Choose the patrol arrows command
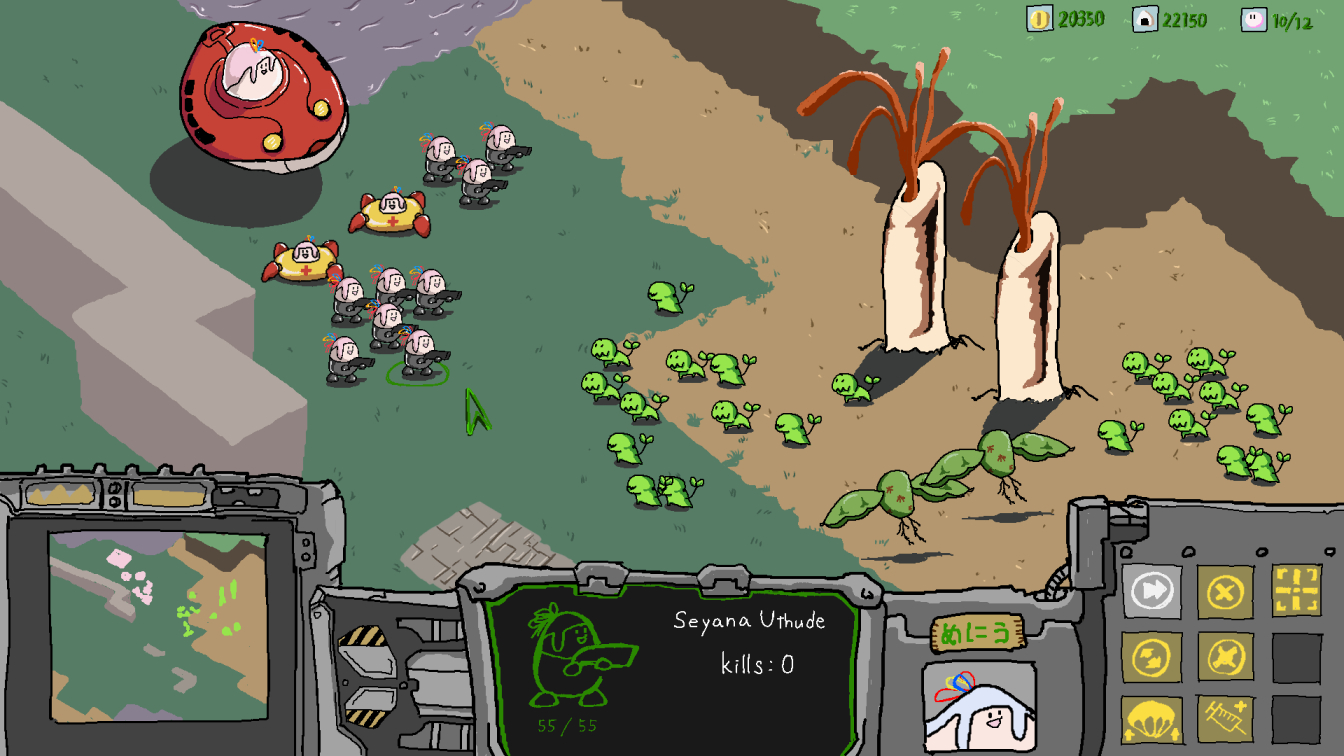This screenshot has width=1344, height=756. point(1151,657)
